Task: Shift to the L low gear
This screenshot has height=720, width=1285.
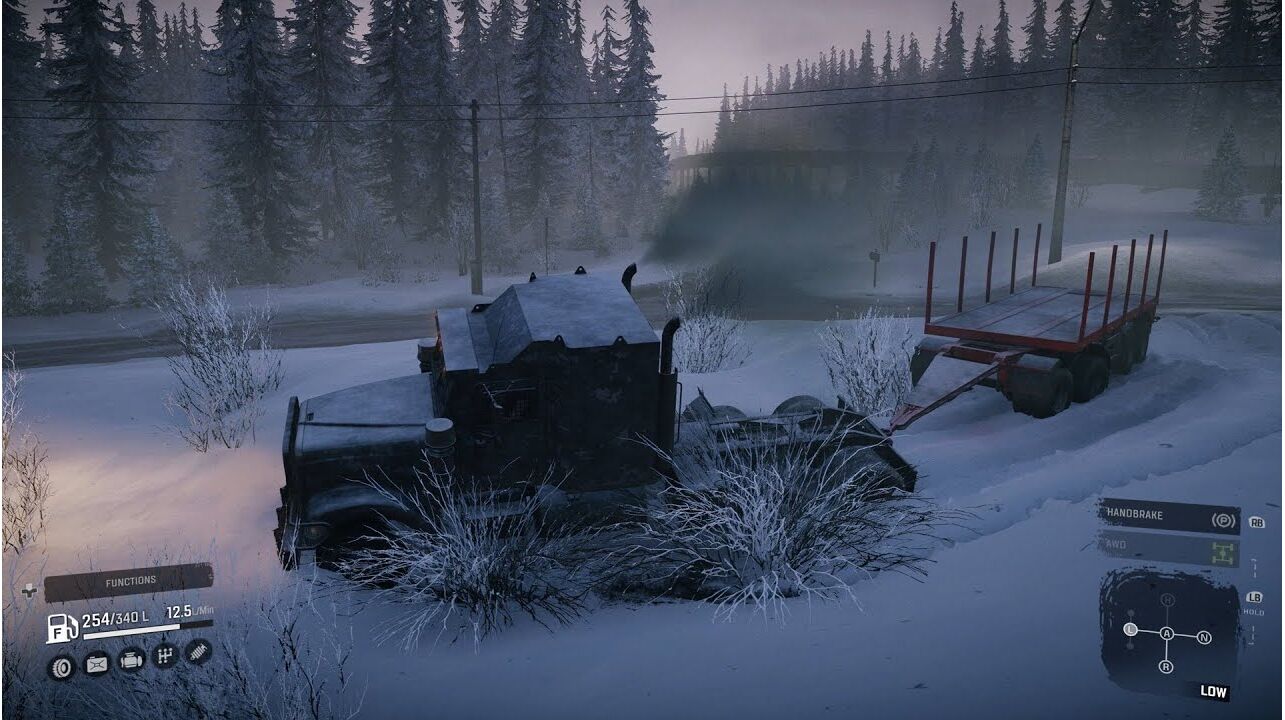Action: click(1131, 630)
